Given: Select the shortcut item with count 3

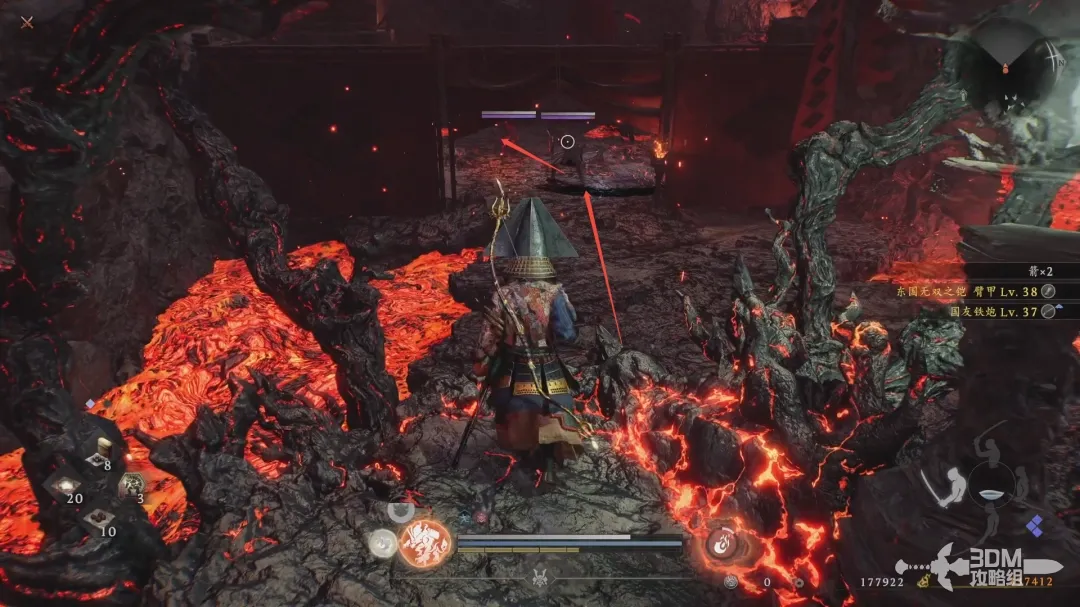Looking at the screenshot, I should 132,486.
